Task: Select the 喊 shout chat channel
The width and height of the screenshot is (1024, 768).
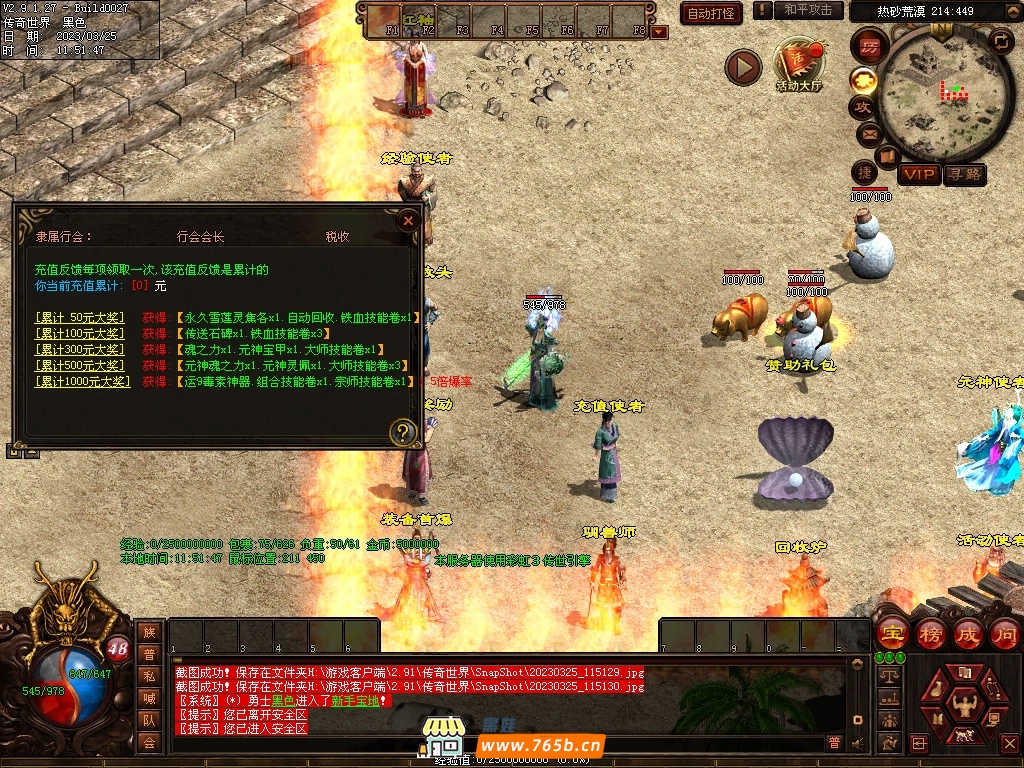Action: point(149,698)
